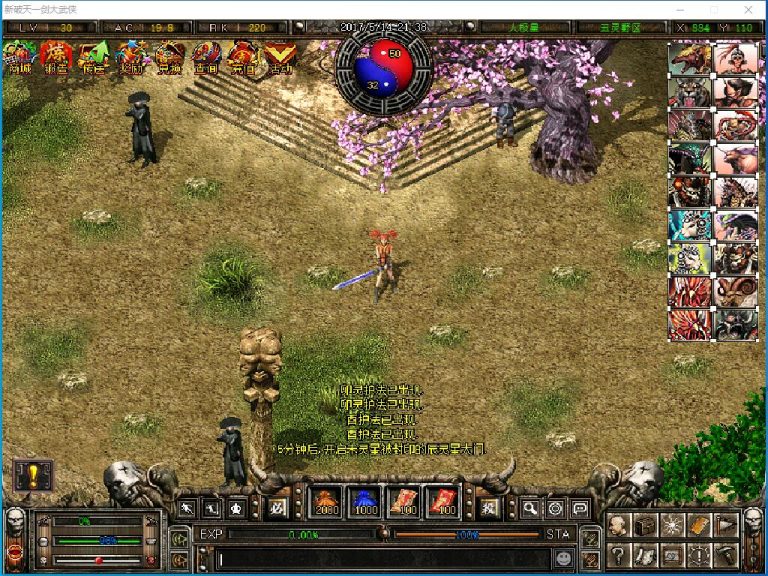Open the speech bubble chat button
The width and height of the screenshot is (768, 576).
click(x=580, y=508)
